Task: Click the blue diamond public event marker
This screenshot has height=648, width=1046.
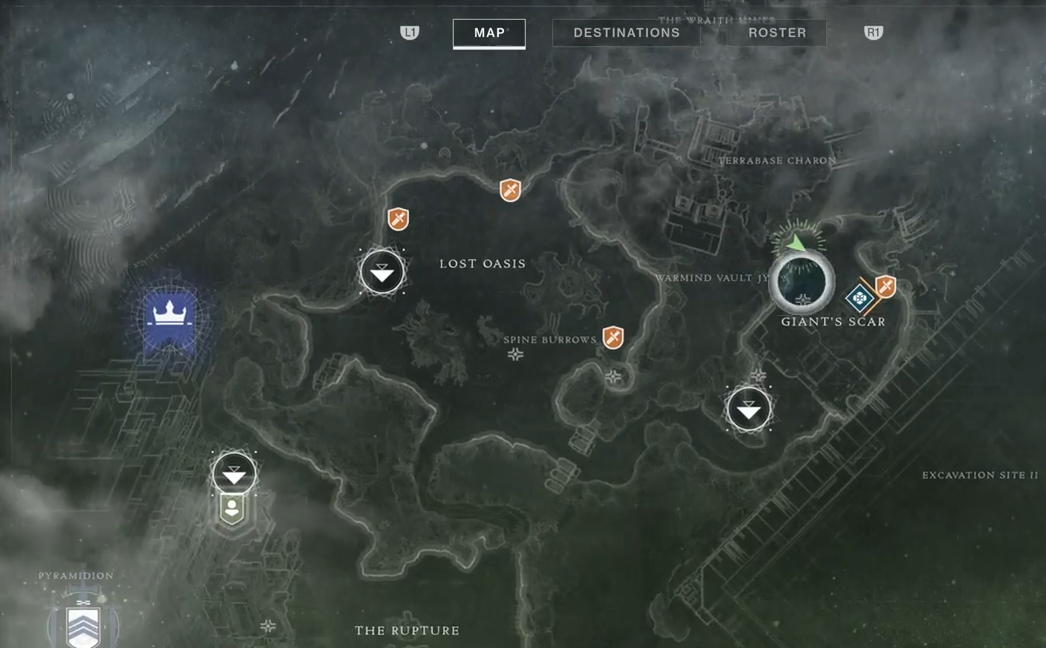Action: point(859,298)
